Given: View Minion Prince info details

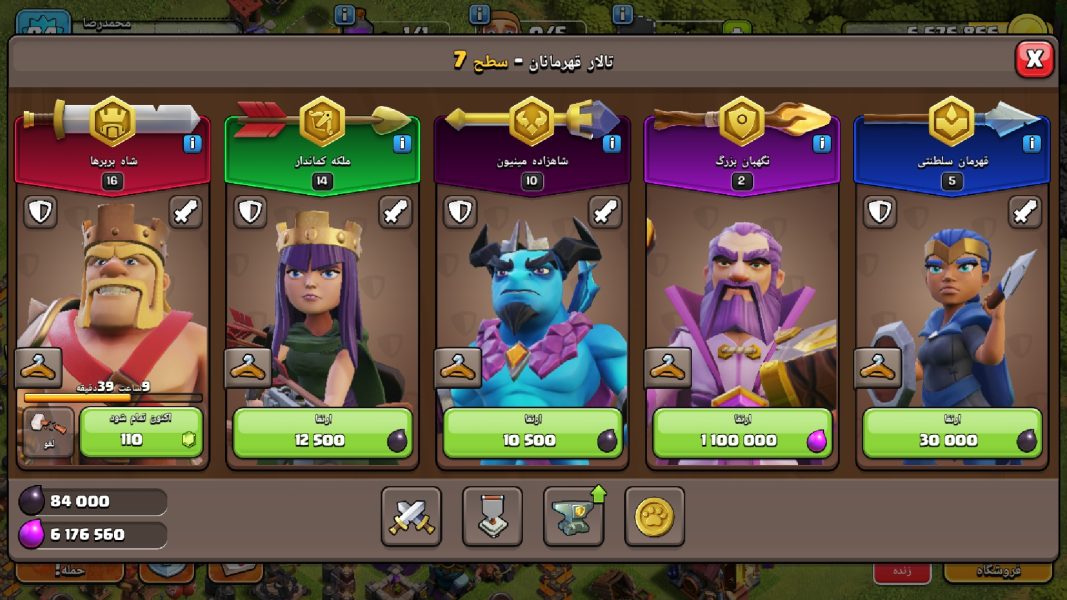Looking at the screenshot, I should pos(612,144).
